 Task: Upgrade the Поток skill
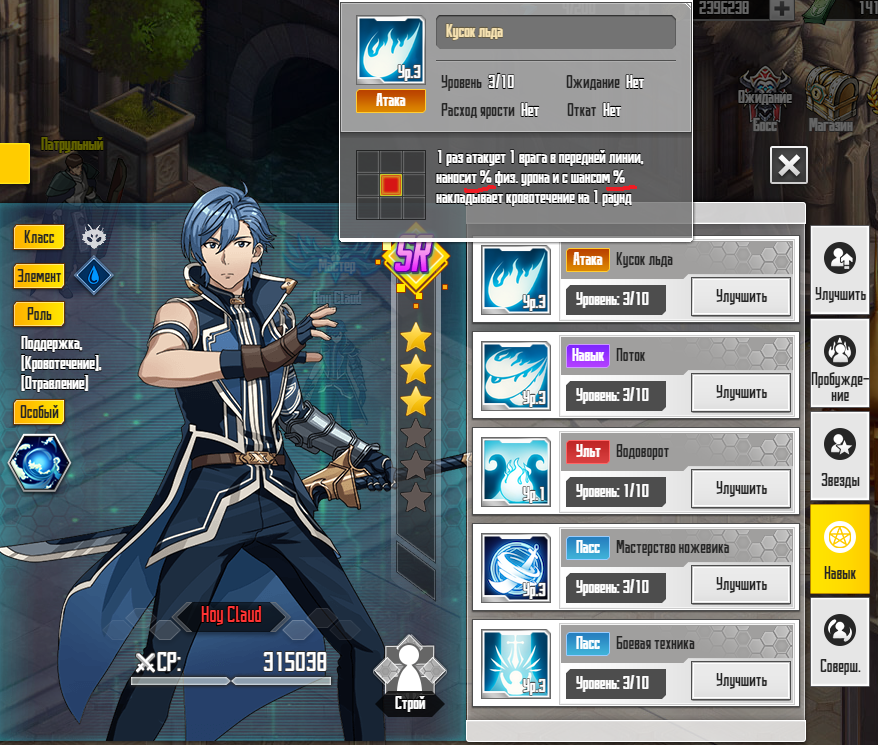point(741,392)
